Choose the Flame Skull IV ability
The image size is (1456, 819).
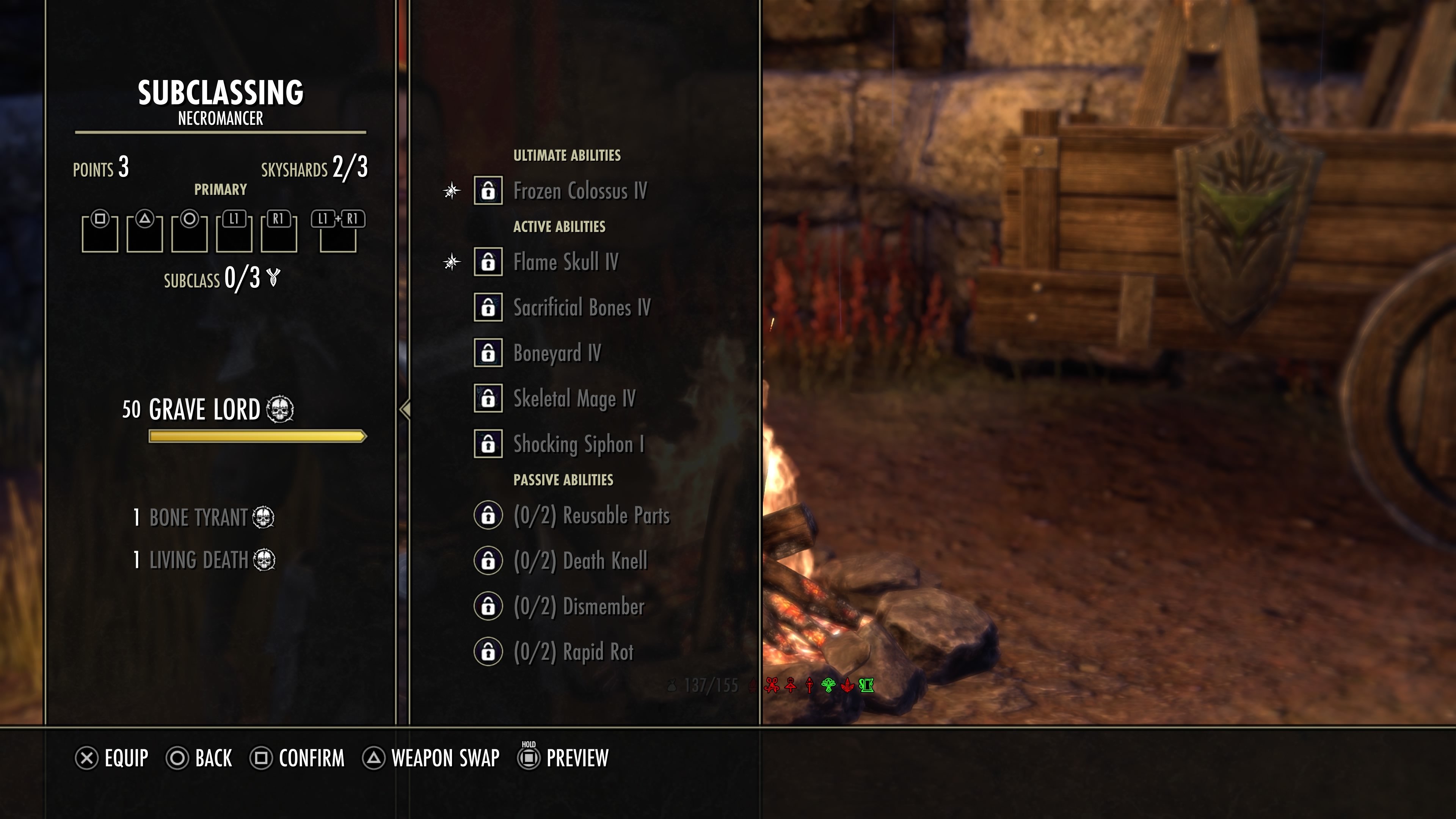[x=565, y=262]
